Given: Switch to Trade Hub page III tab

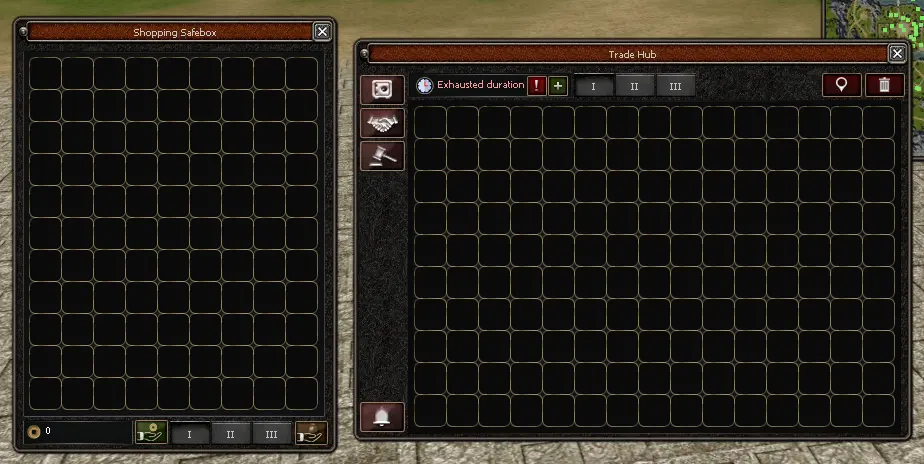Looking at the screenshot, I should (675, 87).
